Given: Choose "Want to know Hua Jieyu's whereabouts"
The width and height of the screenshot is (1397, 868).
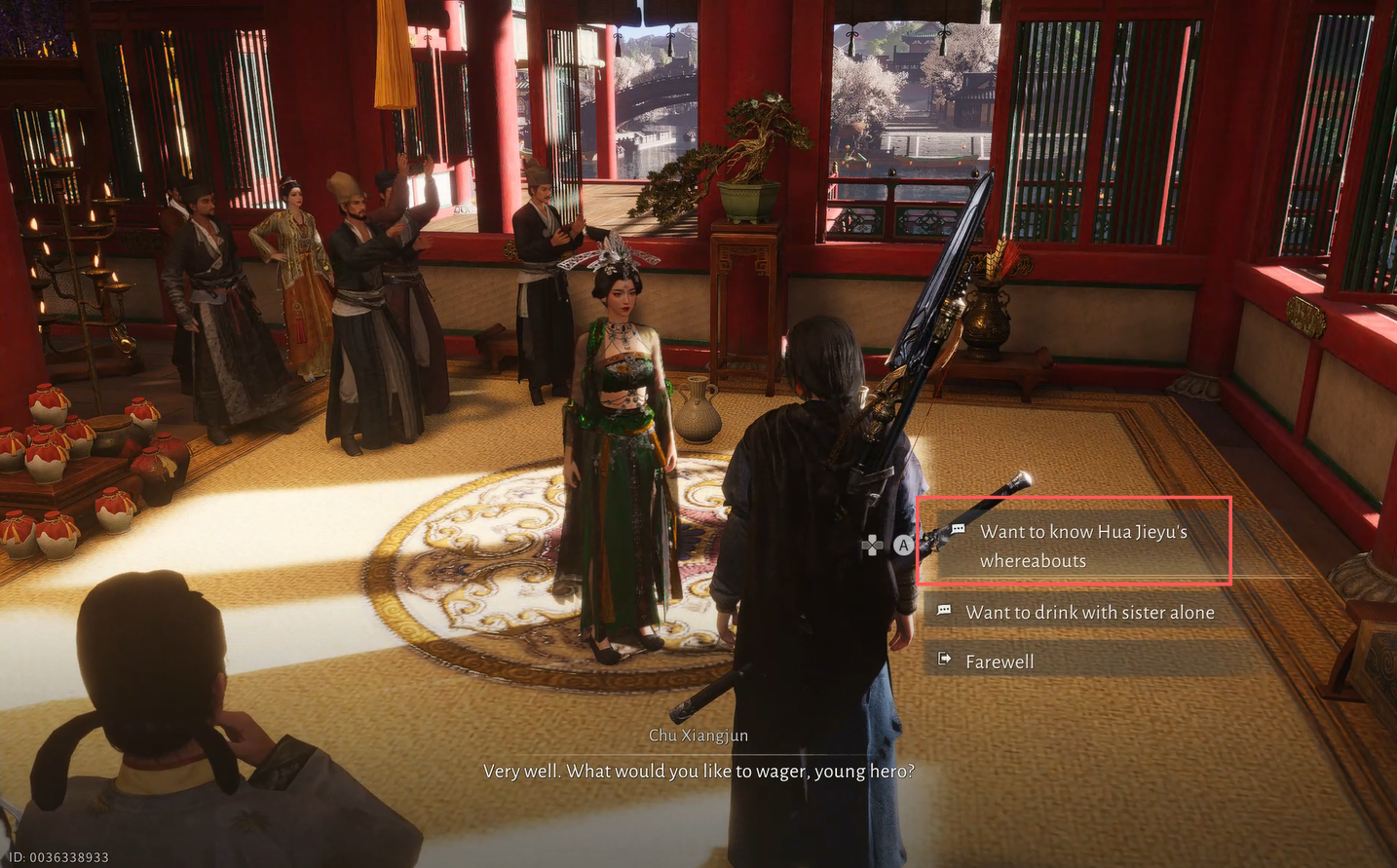Looking at the screenshot, I should pos(1081,546).
